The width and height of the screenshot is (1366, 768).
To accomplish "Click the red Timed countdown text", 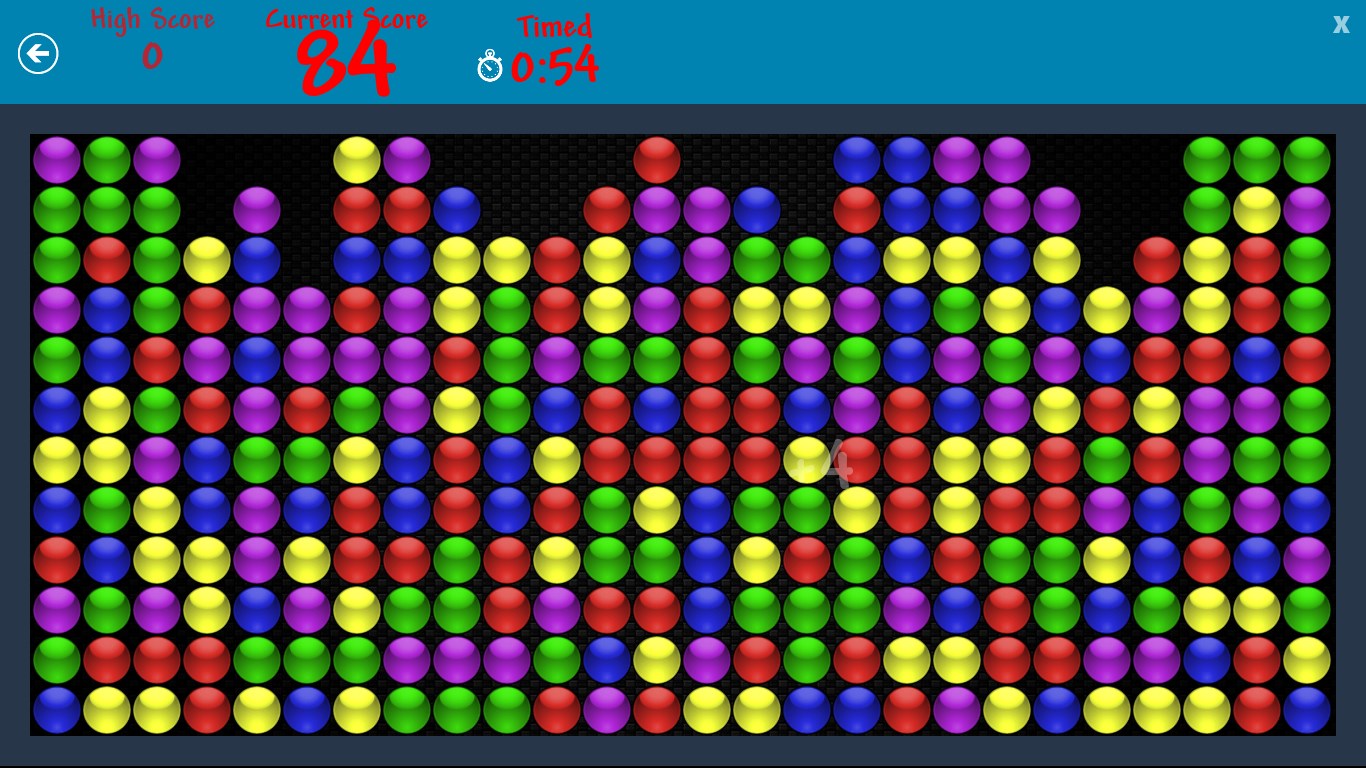I will point(555,27).
